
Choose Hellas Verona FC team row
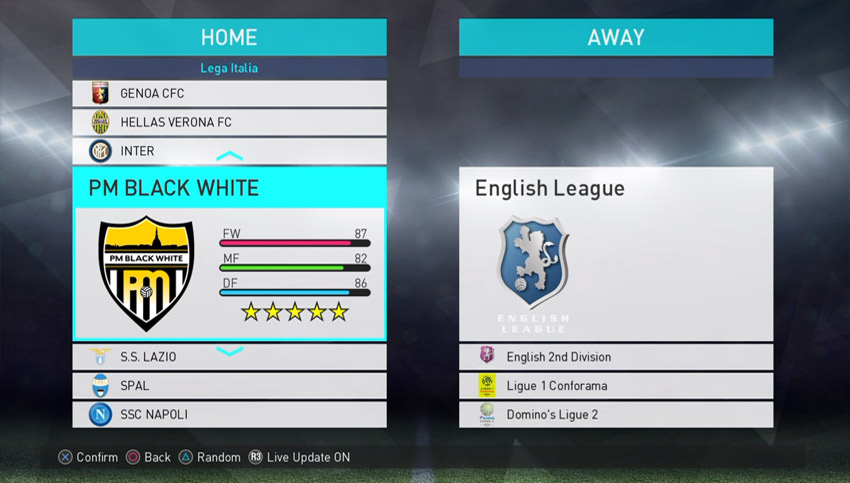[x=229, y=123]
